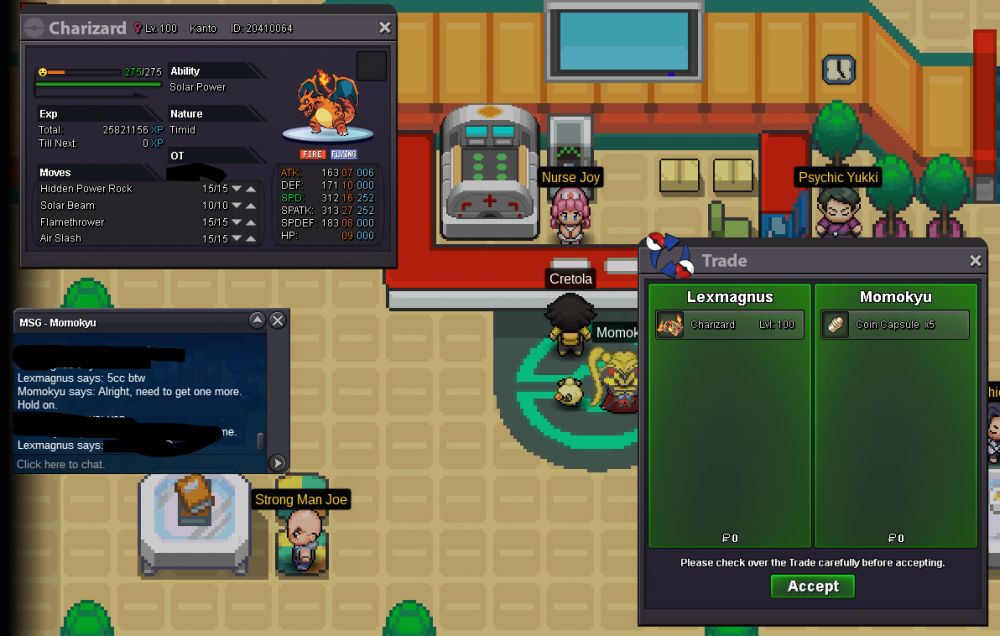Screen dimensions: 1000x636
Task: Move Hidden Power Rock down in move list
Action: click(238, 189)
